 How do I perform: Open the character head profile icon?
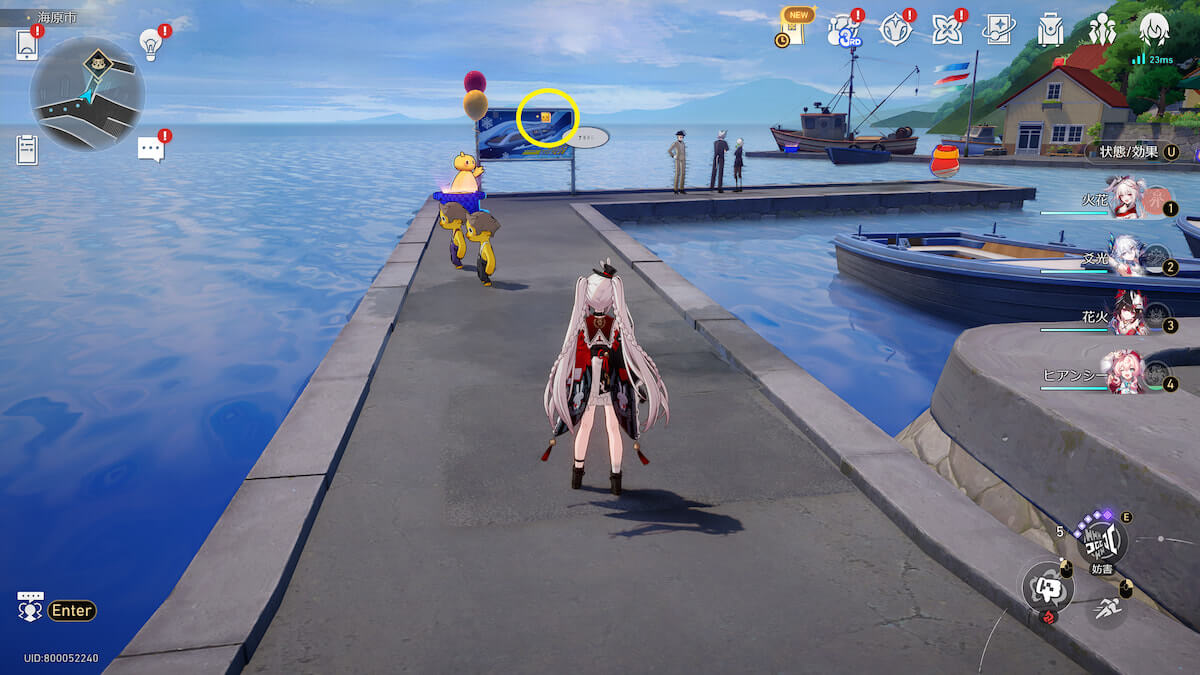[1154, 30]
